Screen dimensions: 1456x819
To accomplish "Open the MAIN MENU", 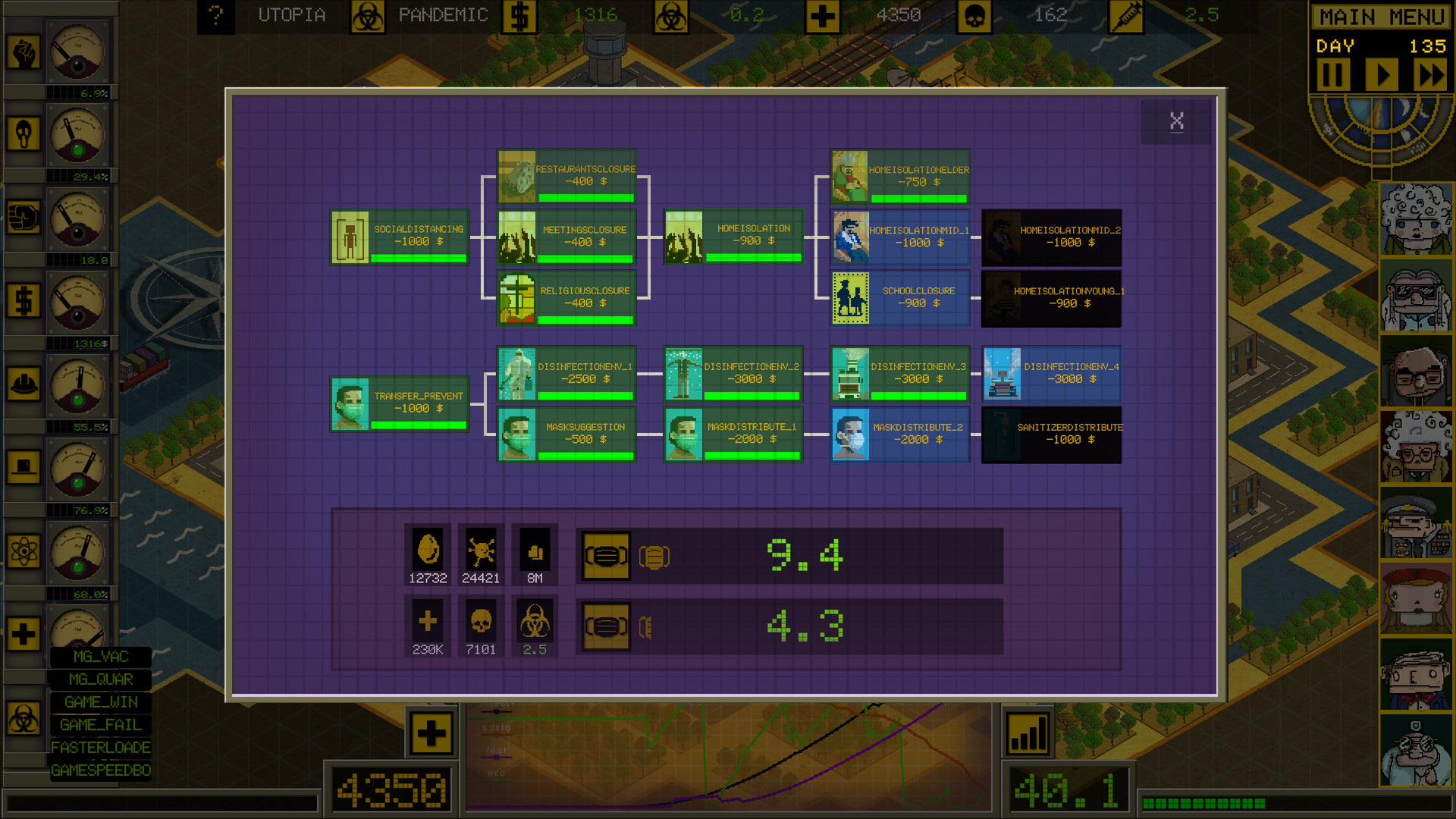I will (1380, 17).
